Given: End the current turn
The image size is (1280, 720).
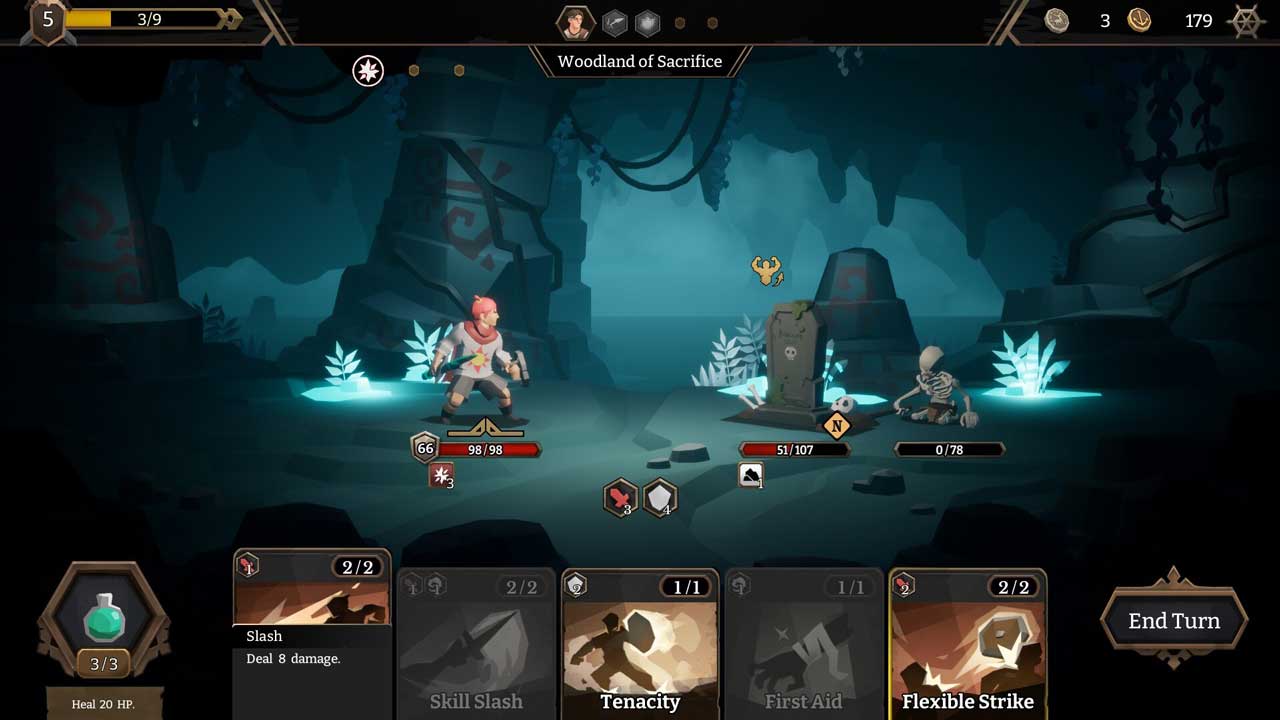Looking at the screenshot, I should [x=1174, y=621].
